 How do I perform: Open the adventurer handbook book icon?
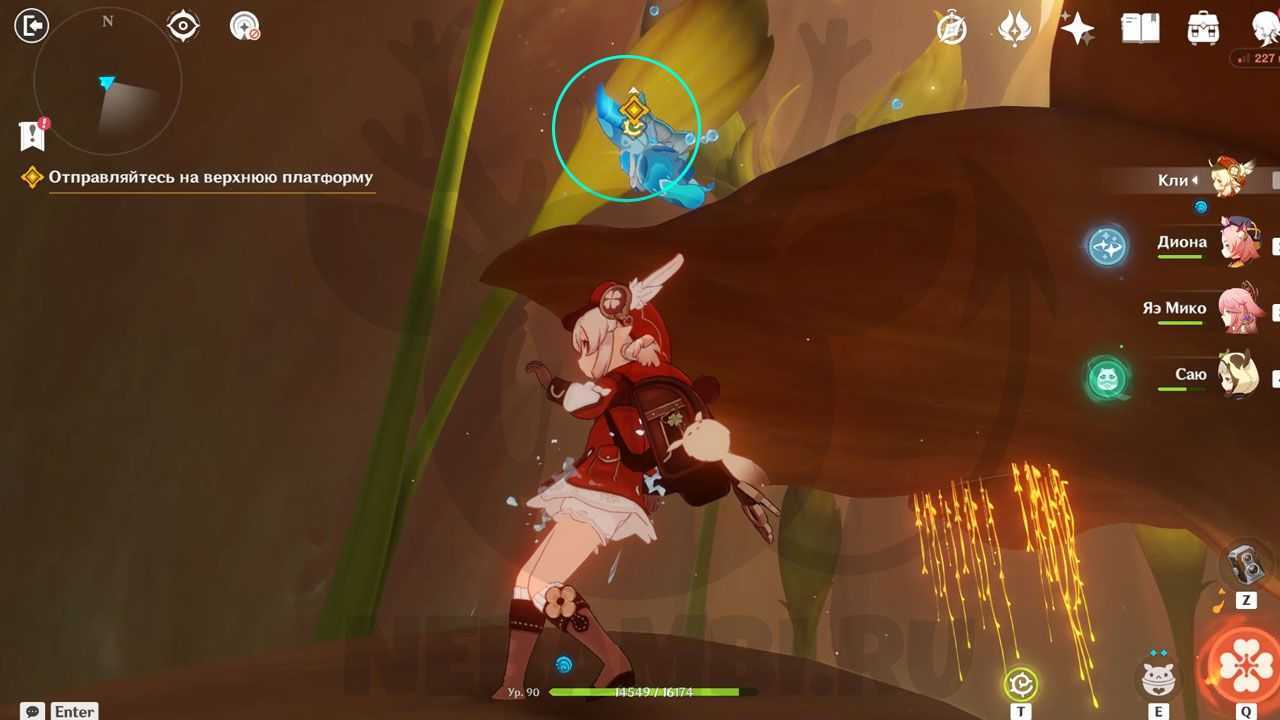coord(1140,29)
